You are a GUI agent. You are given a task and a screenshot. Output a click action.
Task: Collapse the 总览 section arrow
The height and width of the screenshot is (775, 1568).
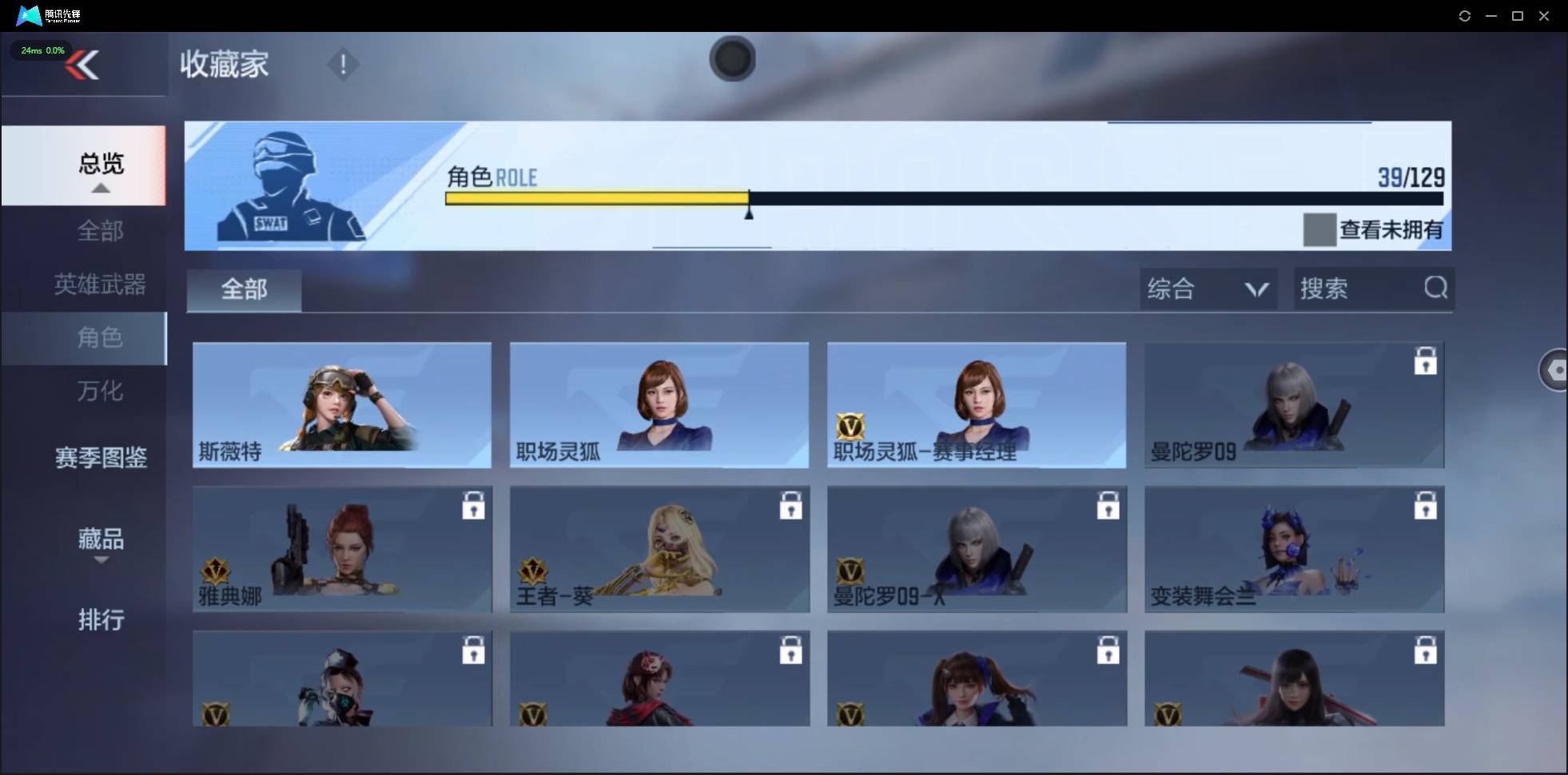point(100,188)
